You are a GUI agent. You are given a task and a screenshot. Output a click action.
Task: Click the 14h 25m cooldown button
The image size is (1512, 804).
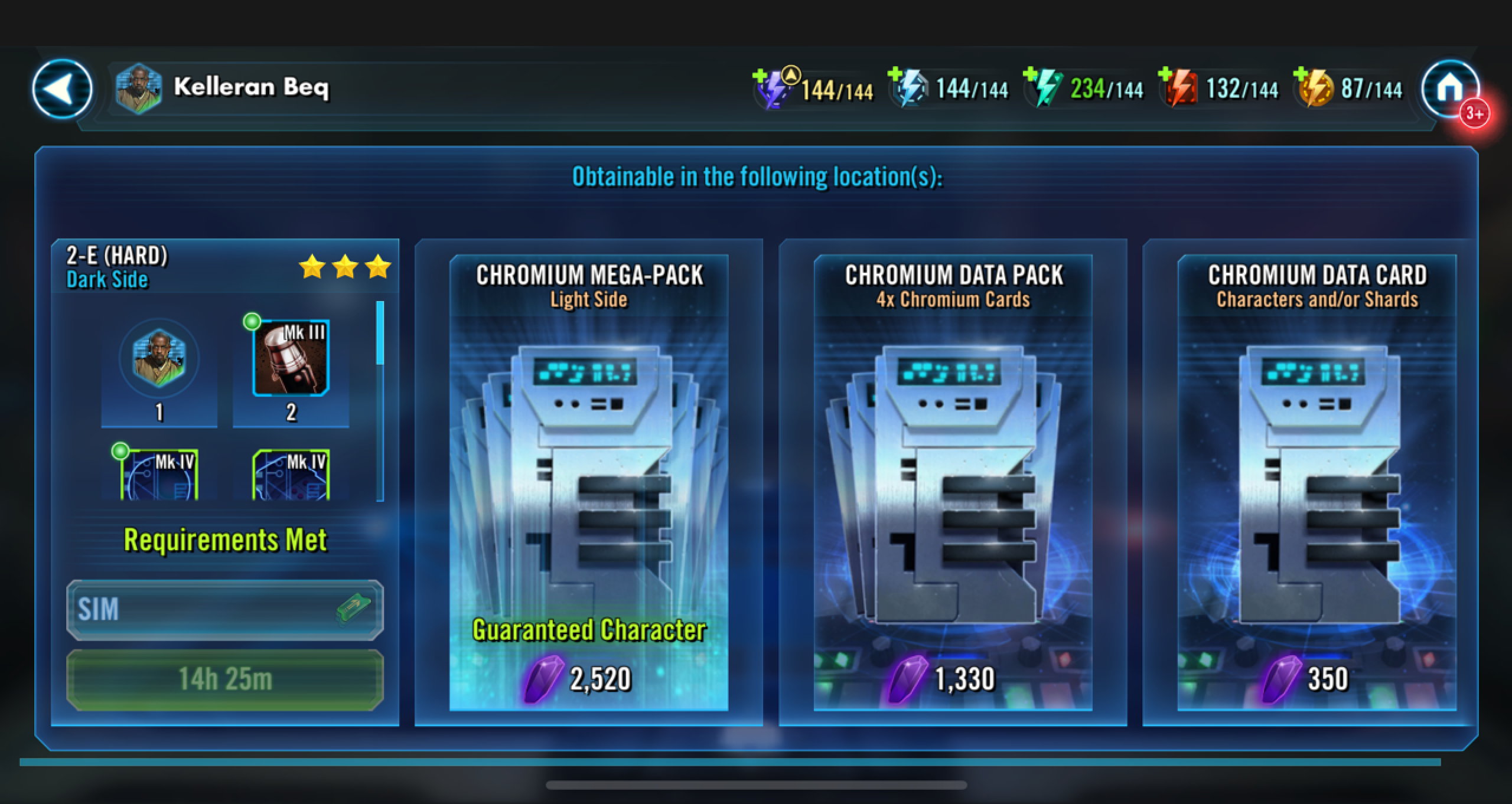[x=224, y=679]
